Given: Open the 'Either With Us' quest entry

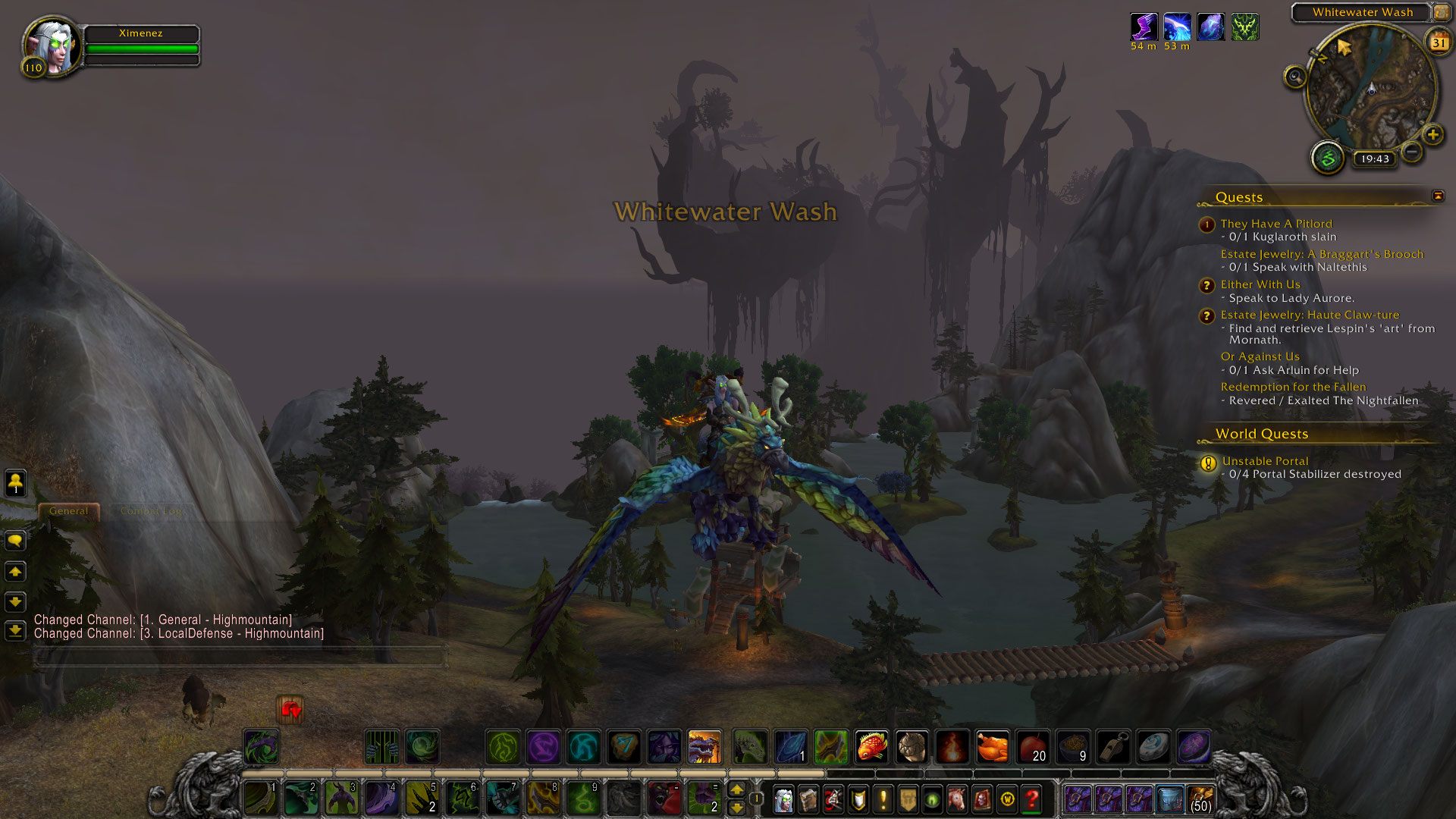Looking at the screenshot, I should pos(1260,284).
